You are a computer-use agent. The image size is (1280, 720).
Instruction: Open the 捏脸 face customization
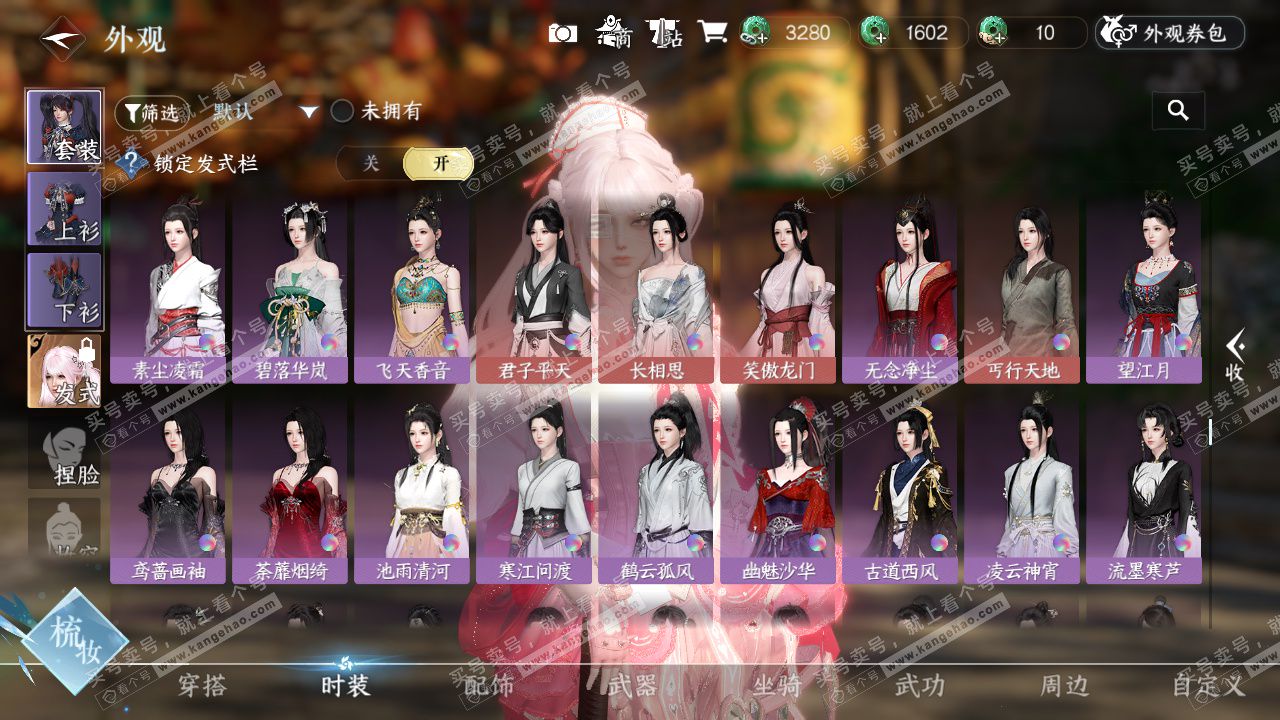pyautogui.click(x=64, y=455)
